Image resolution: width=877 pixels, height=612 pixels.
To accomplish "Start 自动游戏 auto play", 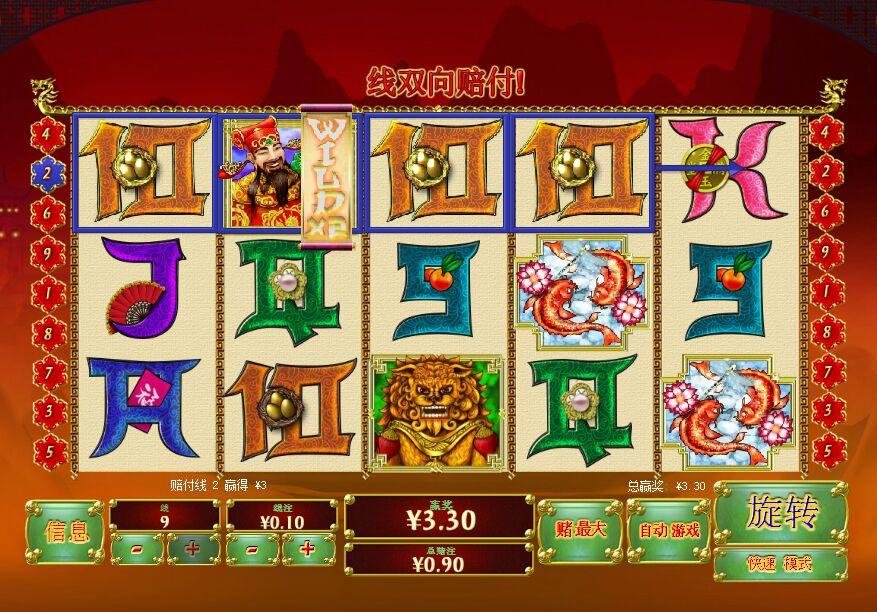I will click(668, 530).
